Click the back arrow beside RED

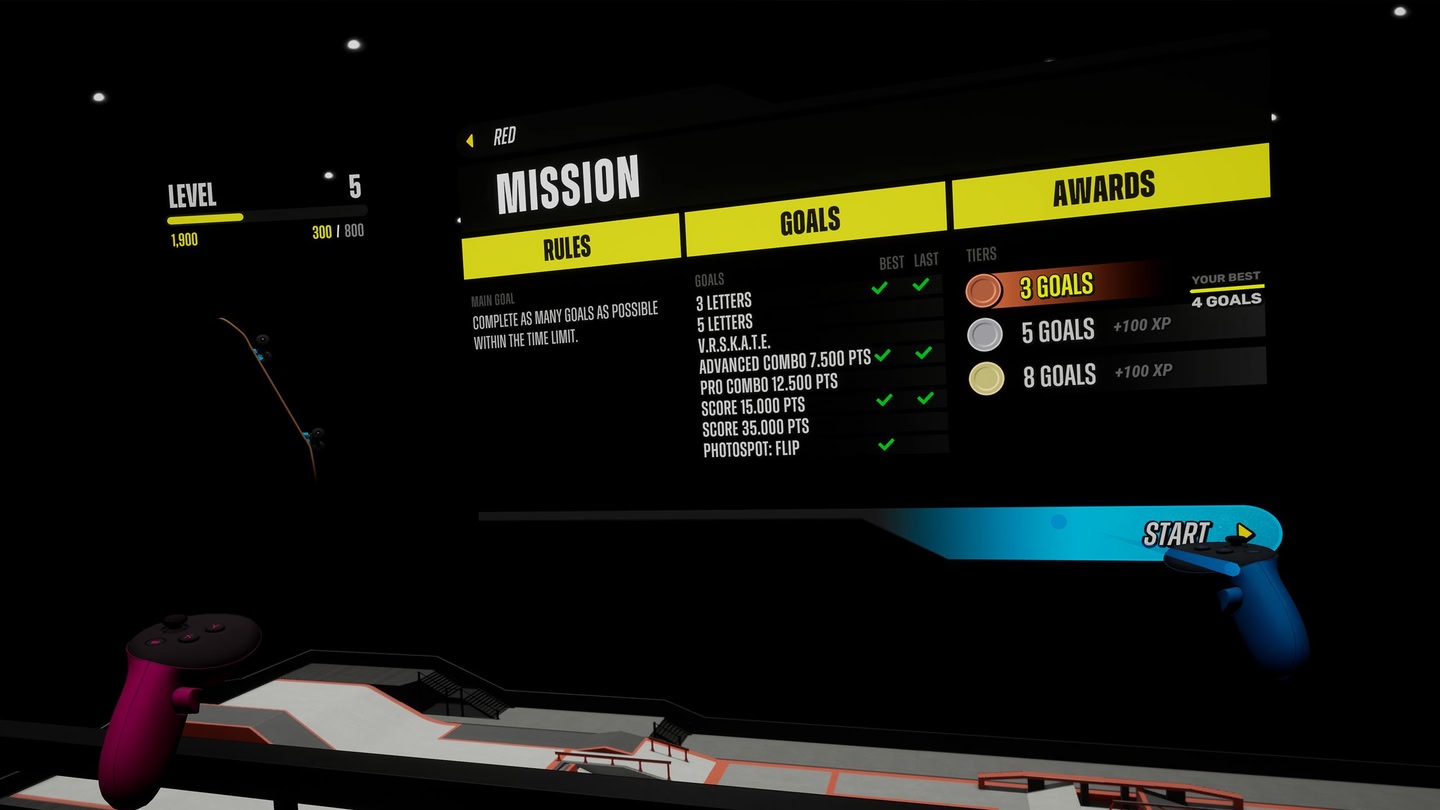(x=469, y=140)
